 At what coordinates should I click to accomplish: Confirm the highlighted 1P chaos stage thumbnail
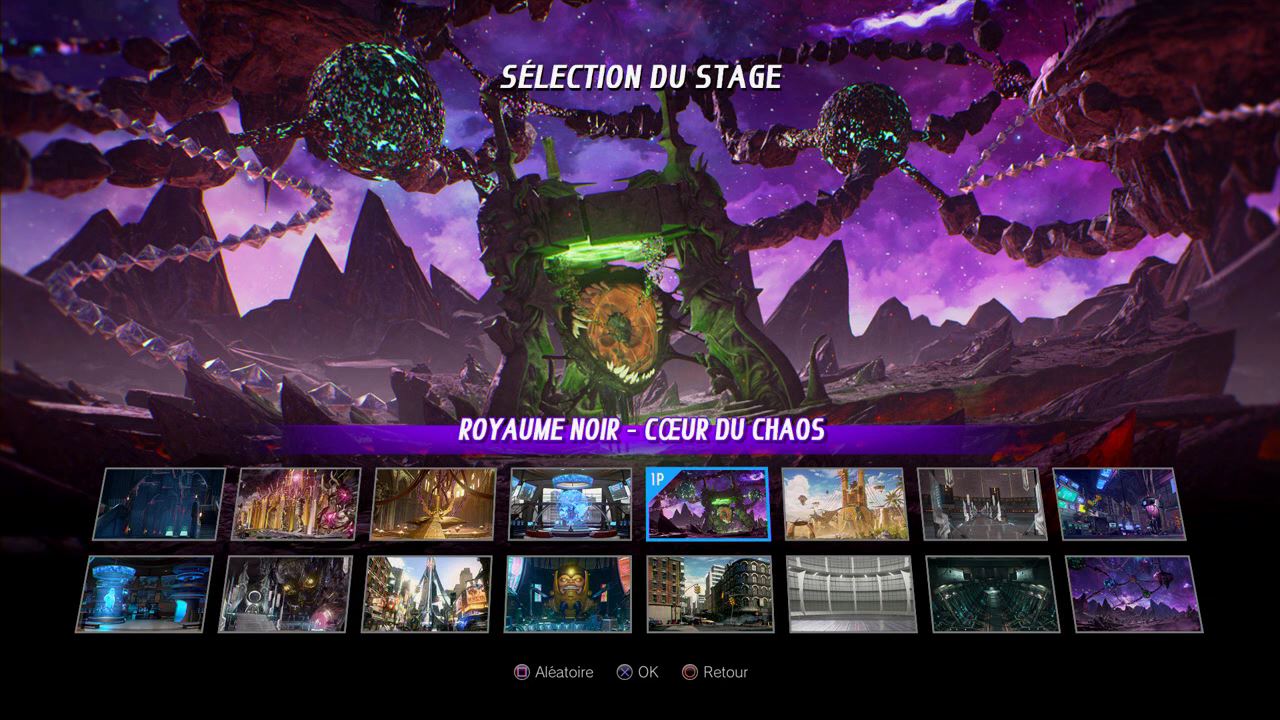(707, 504)
